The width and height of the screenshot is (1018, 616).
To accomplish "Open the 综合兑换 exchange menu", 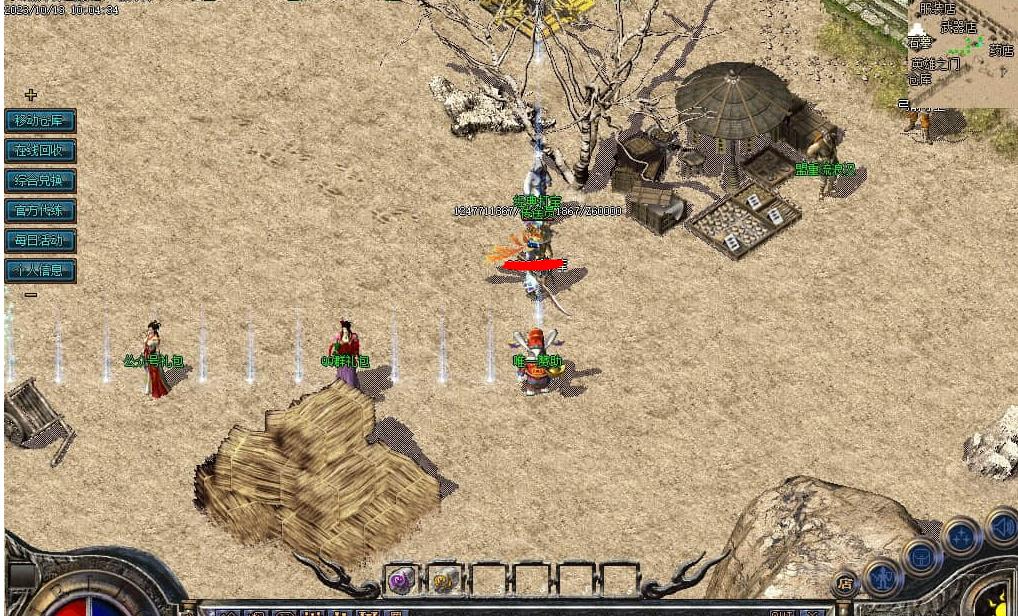I will (x=40, y=181).
